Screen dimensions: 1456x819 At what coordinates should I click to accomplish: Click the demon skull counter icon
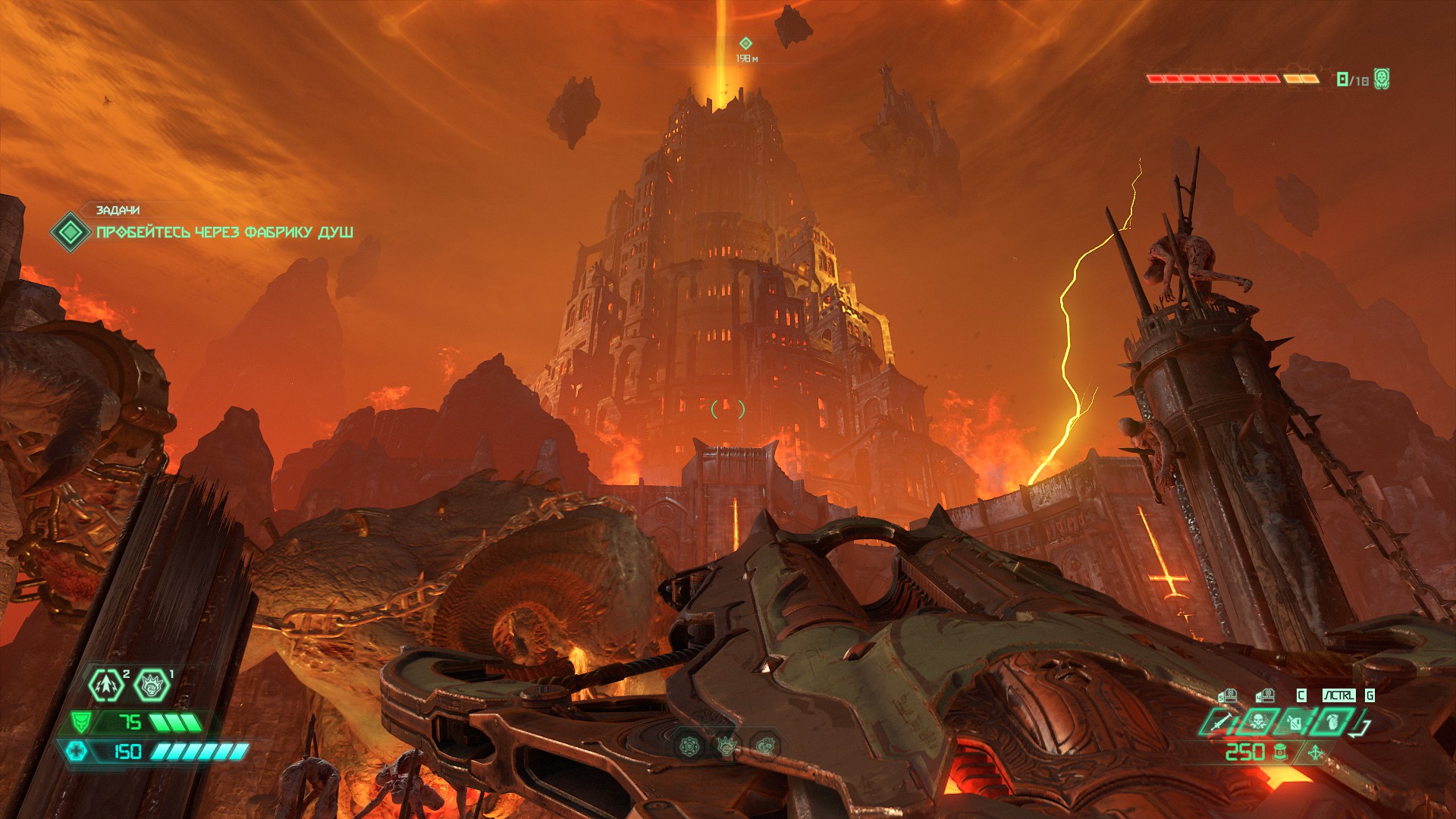(x=1382, y=79)
